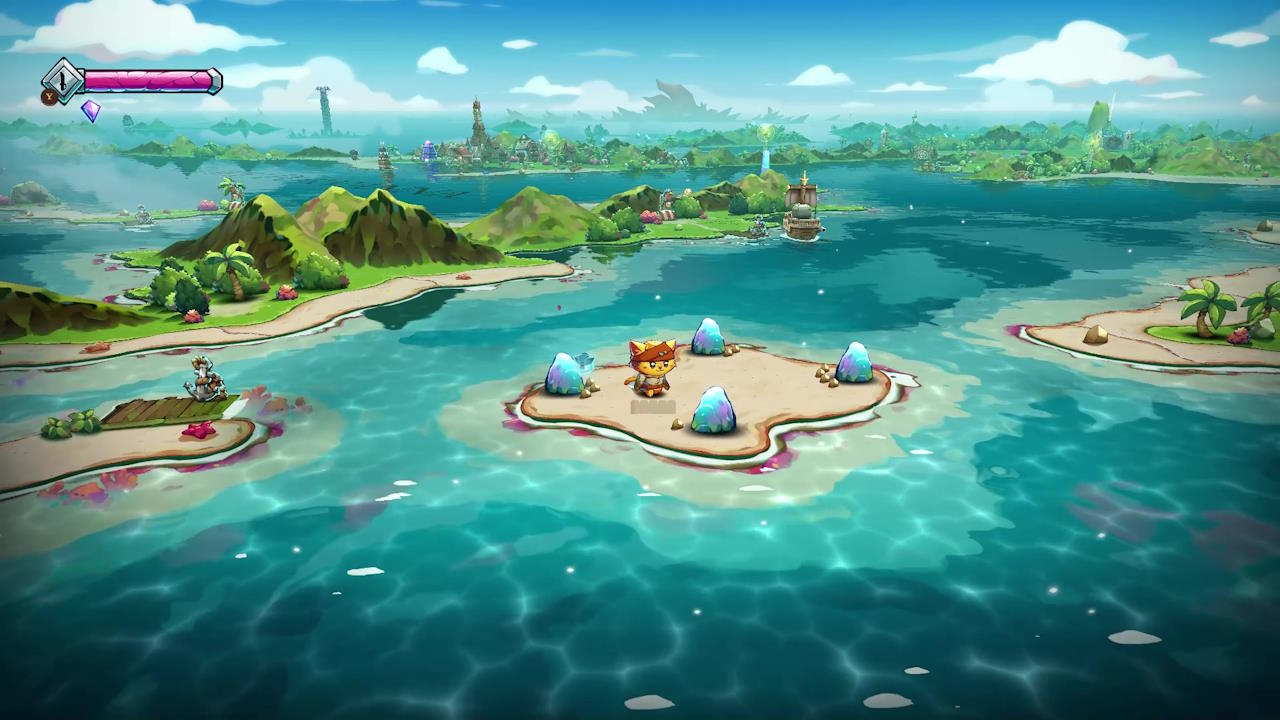Click the Y button prompt icon

[x=48, y=97]
